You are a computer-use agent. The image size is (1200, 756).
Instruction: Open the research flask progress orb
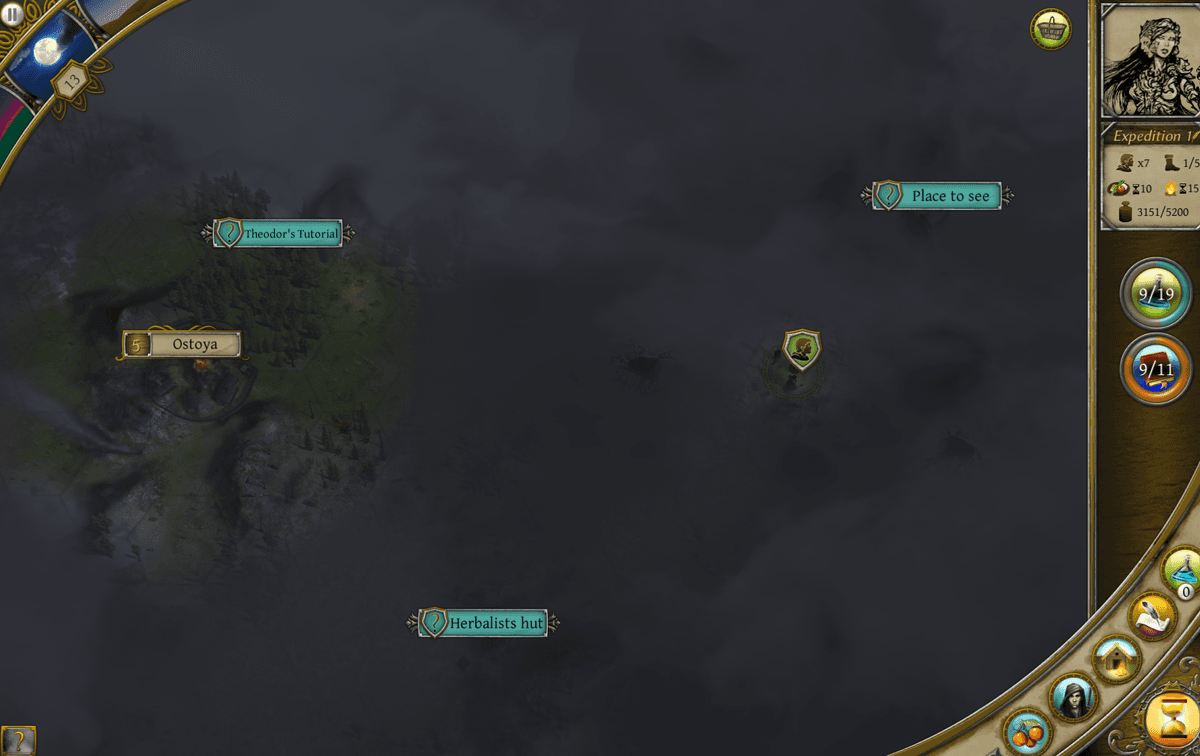[x=1155, y=293]
